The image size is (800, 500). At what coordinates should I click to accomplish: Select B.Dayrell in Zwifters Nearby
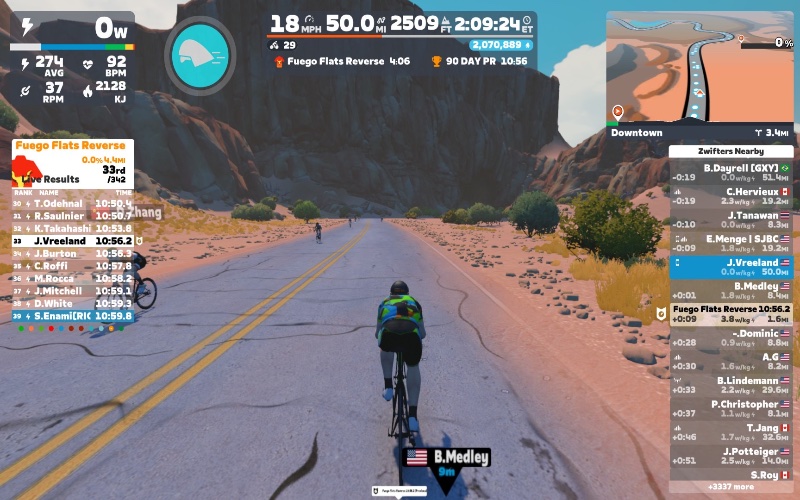[x=731, y=172]
